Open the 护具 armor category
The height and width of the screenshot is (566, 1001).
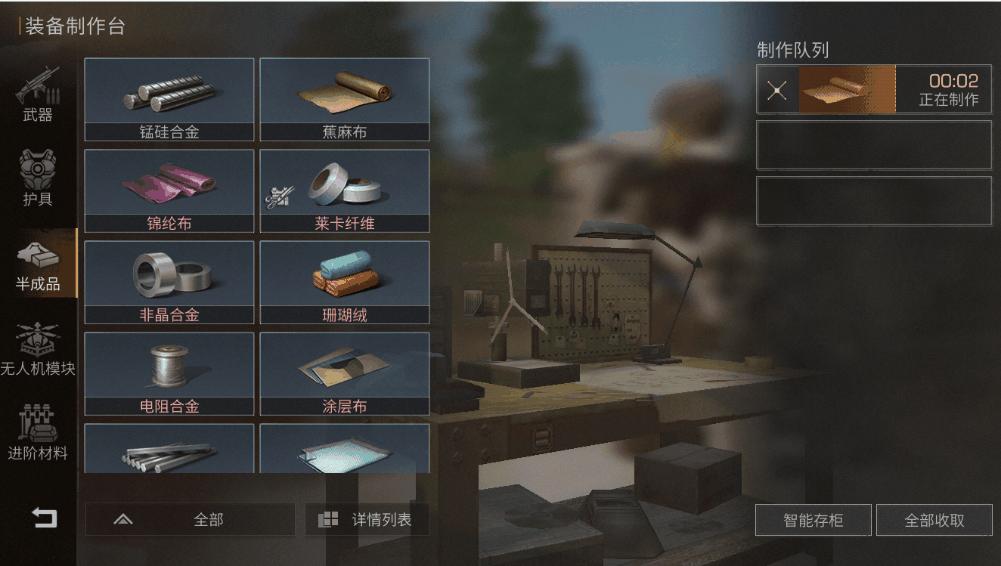coord(38,178)
